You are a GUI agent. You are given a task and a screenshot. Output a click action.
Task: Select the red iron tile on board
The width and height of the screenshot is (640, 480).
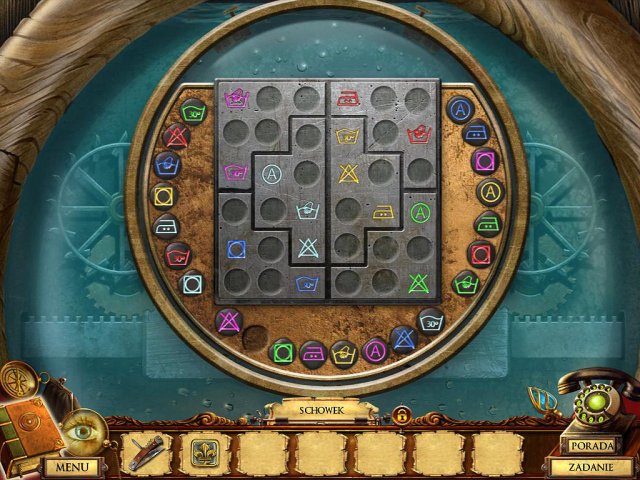coord(350,98)
